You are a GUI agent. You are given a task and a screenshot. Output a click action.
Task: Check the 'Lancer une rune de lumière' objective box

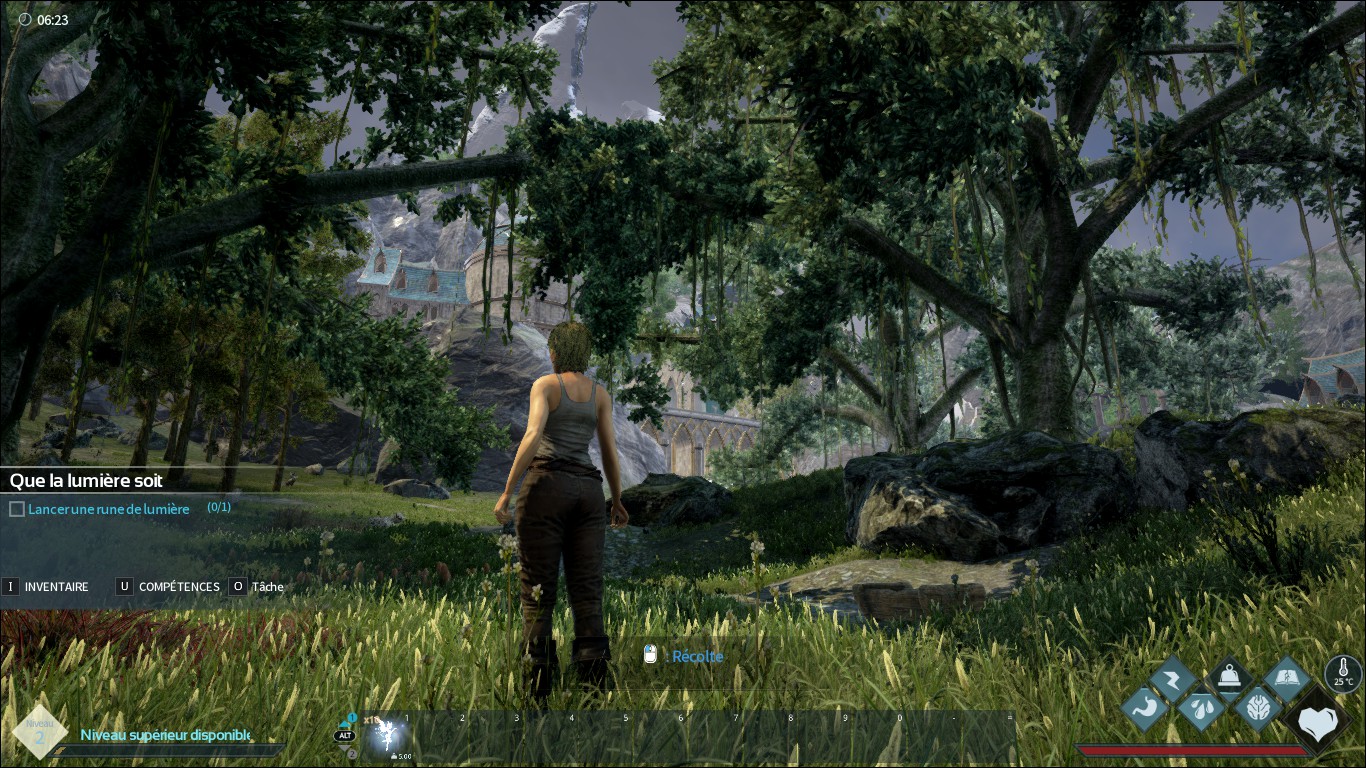(16, 509)
